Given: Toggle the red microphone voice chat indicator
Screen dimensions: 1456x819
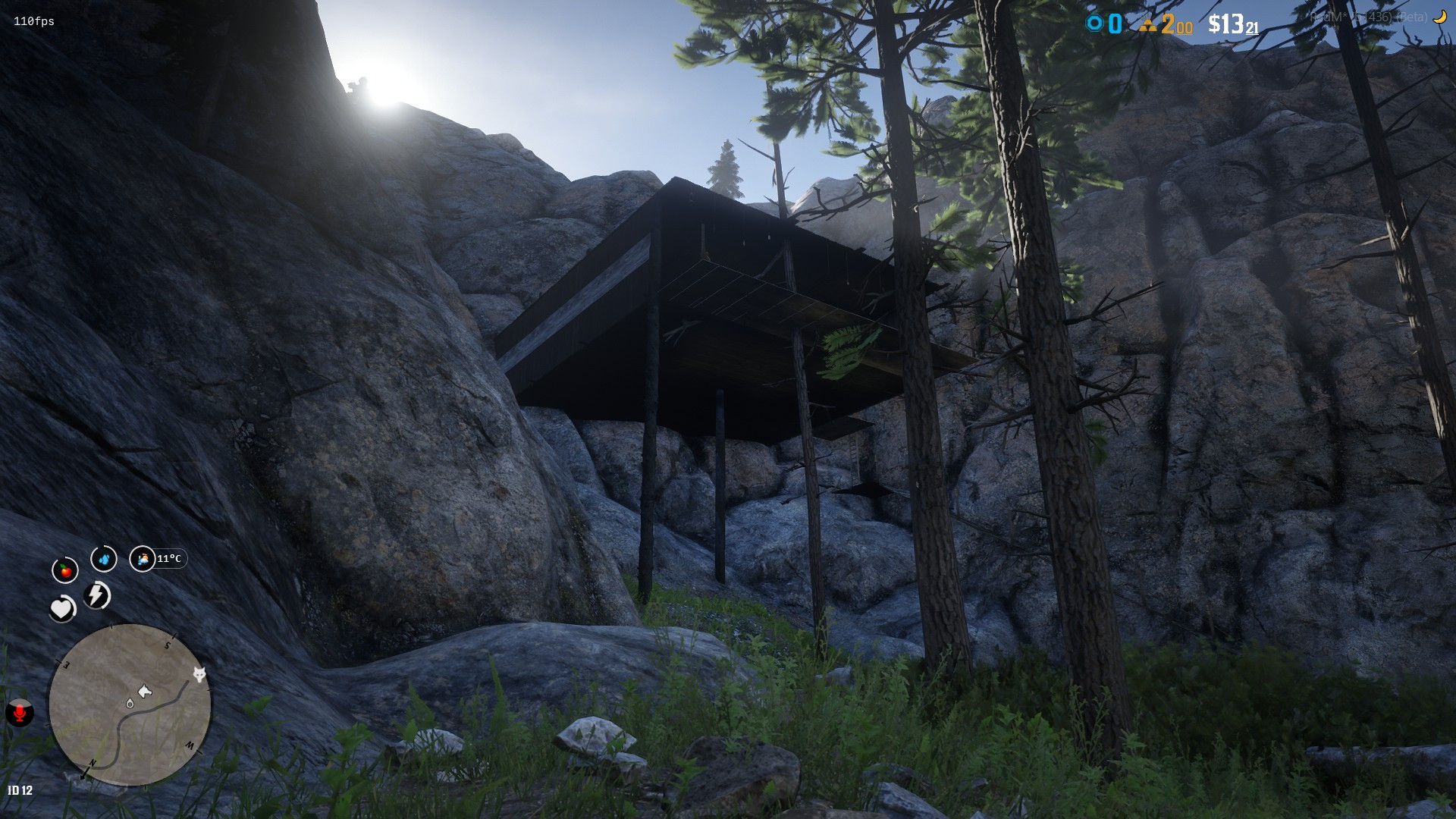Looking at the screenshot, I should pyautogui.click(x=21, y=714).
